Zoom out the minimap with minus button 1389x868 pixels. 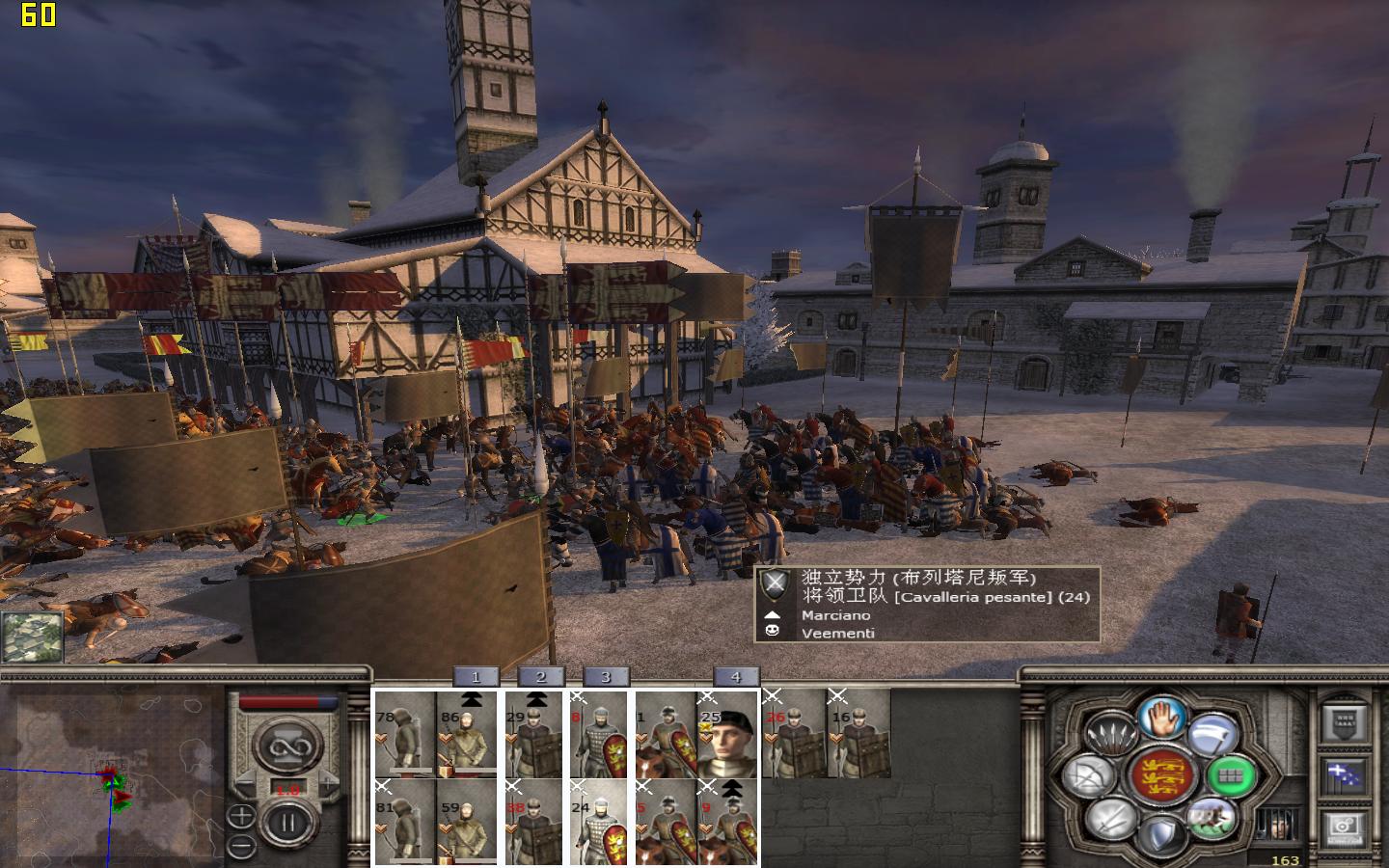point(241,846)
